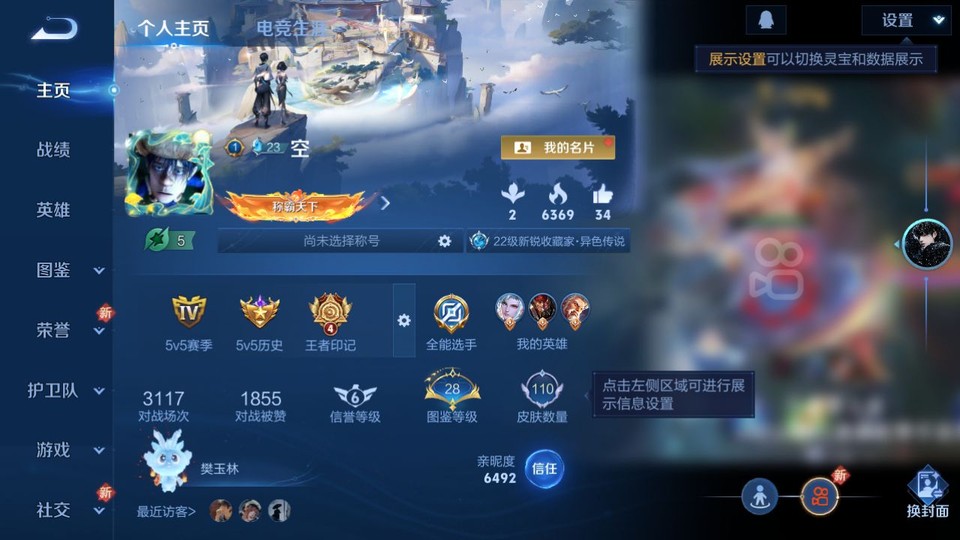Image resolution: width=960 pixels, height=540 pixels.
Task: Select the 皮肤数量 skin count badge
Action: coord(543,397)
